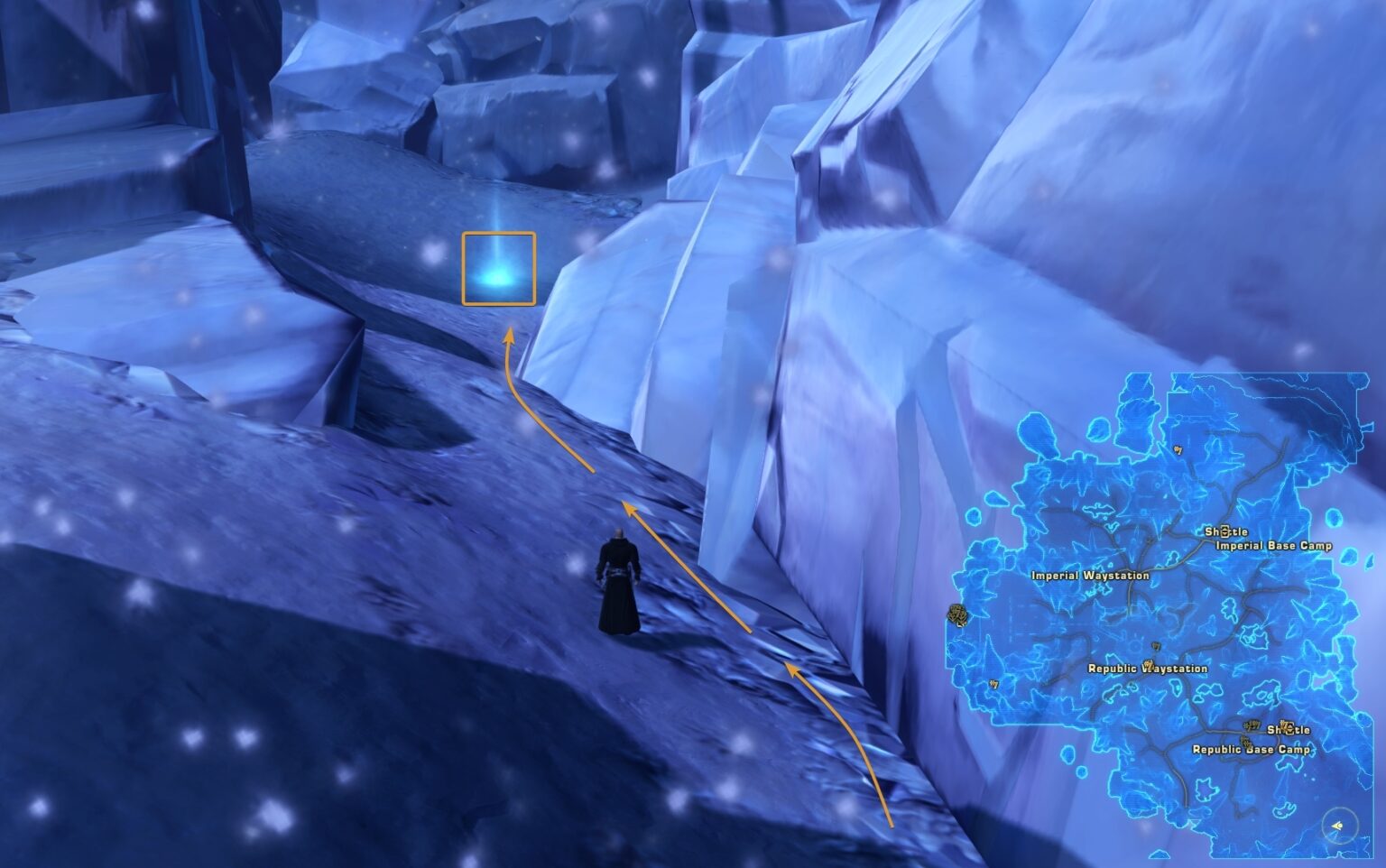Select the marker west of Republic Waystation
Image resolution: width=1386 pixels, height=868 pixels.
coord(993,684)
